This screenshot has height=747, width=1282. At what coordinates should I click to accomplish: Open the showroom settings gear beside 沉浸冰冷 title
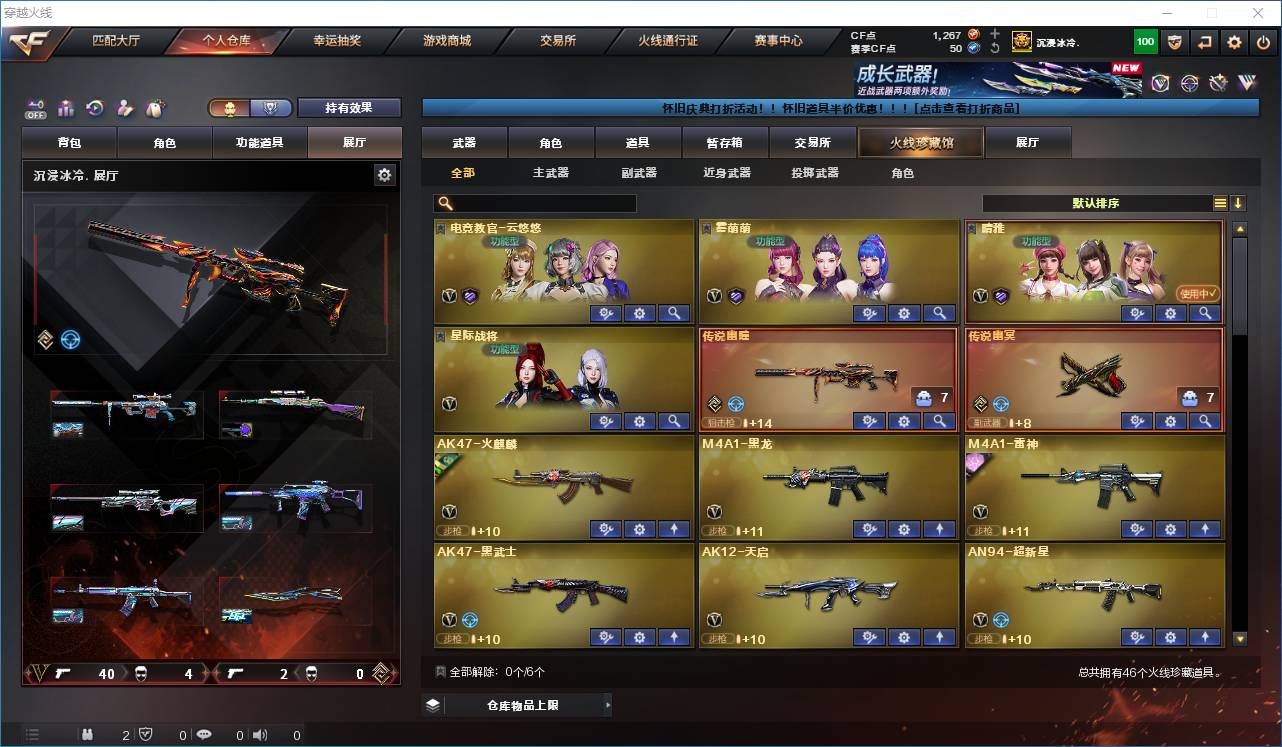click(x=385, y=173)
